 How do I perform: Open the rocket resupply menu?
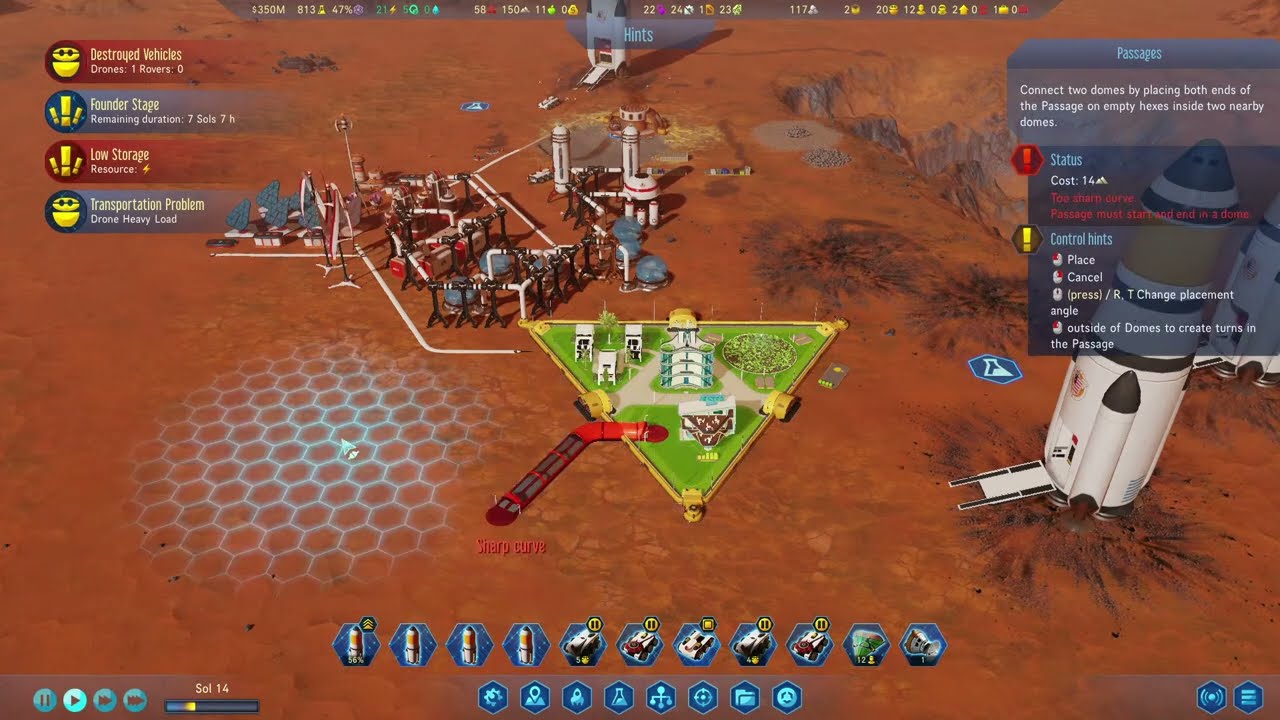(577, 697)
